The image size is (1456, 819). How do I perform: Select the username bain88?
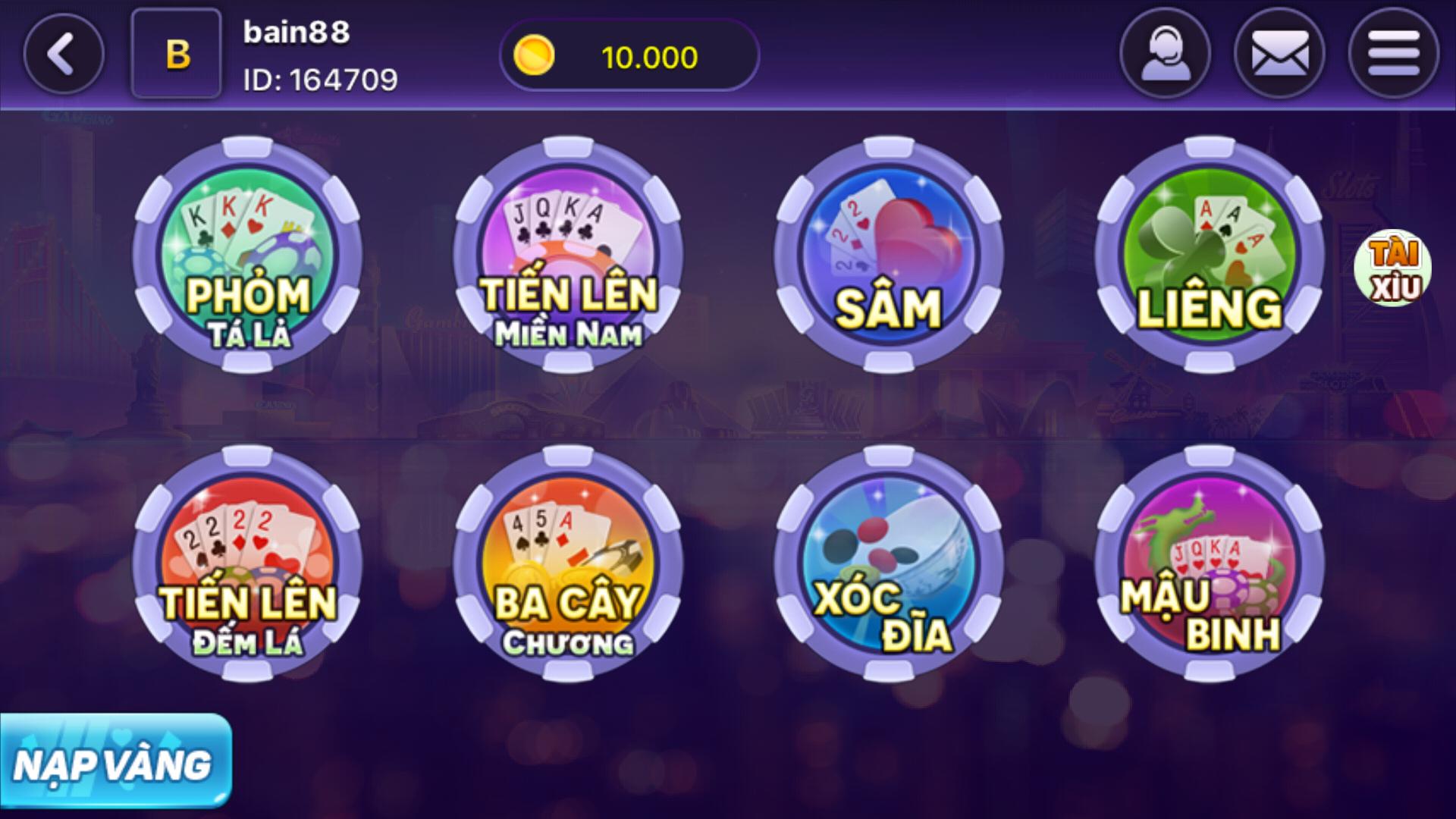tap(296, 32)
